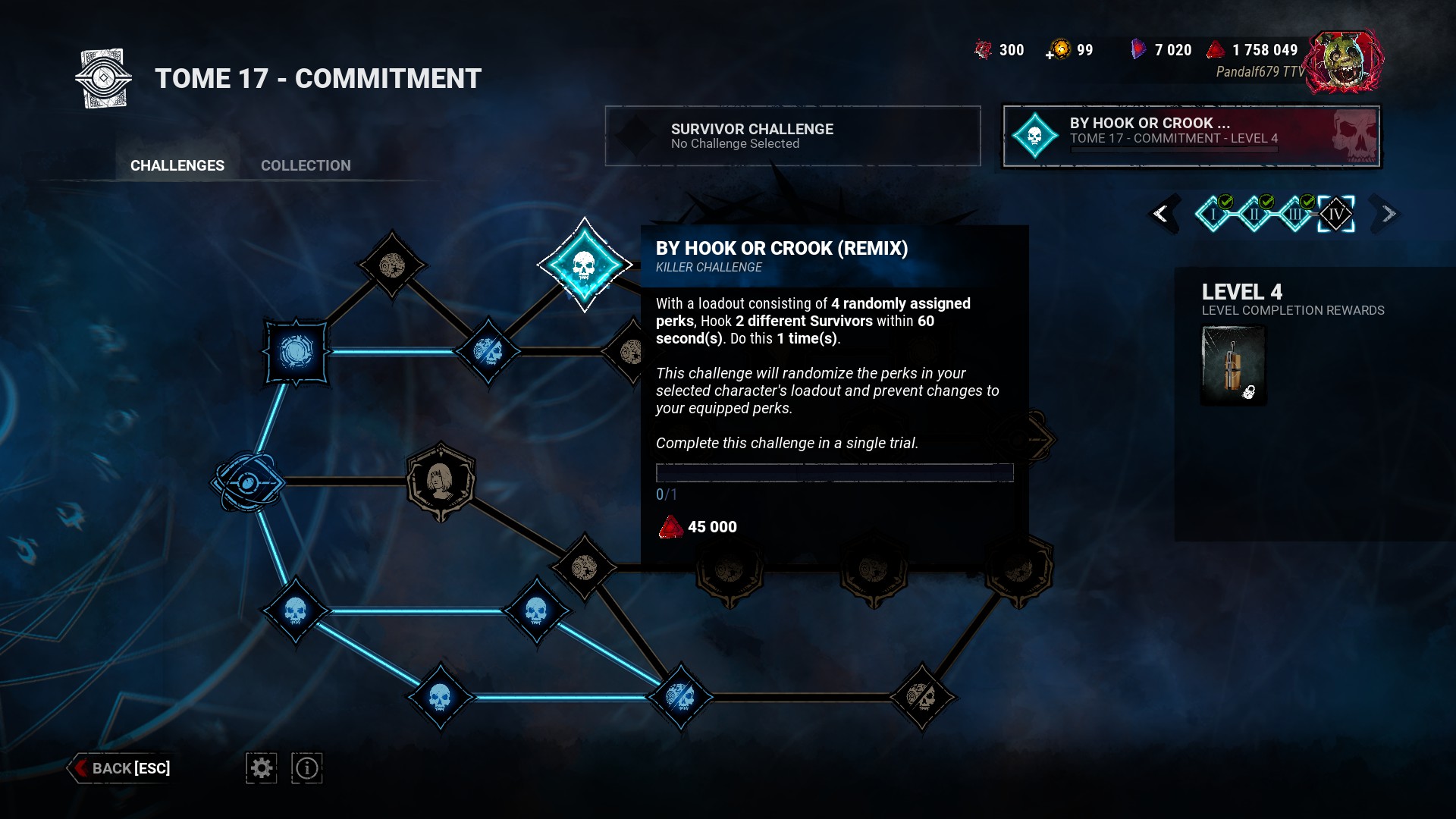Select tome level II diamond

(x=1254, y=215)
